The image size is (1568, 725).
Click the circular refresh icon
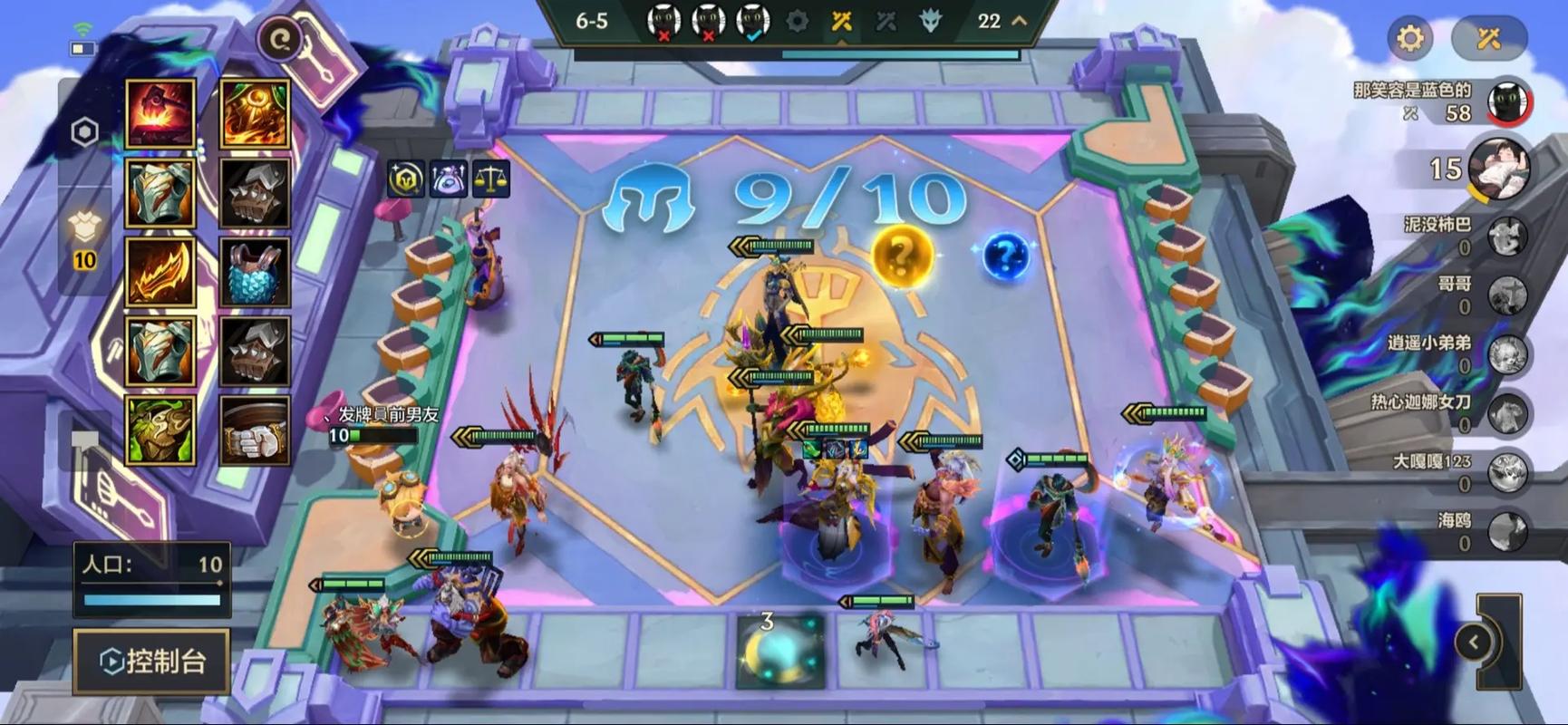(280, 39)
